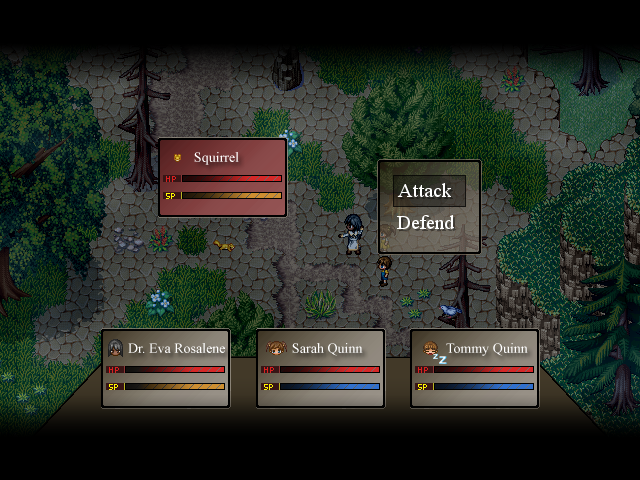Viewport: 640px width, 480px height.
Task: Select Dr. Eva Rosalene's party panel
Action: [165, 368]
